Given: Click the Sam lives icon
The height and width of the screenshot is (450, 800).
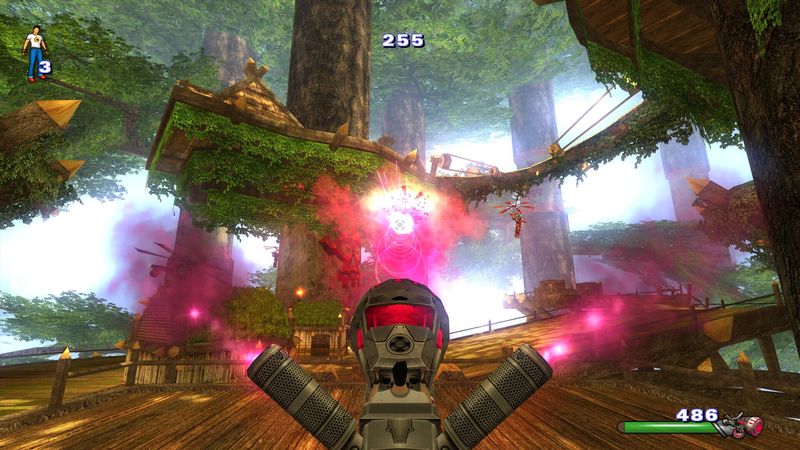Looking at the screenshot, I should point(35,52).
